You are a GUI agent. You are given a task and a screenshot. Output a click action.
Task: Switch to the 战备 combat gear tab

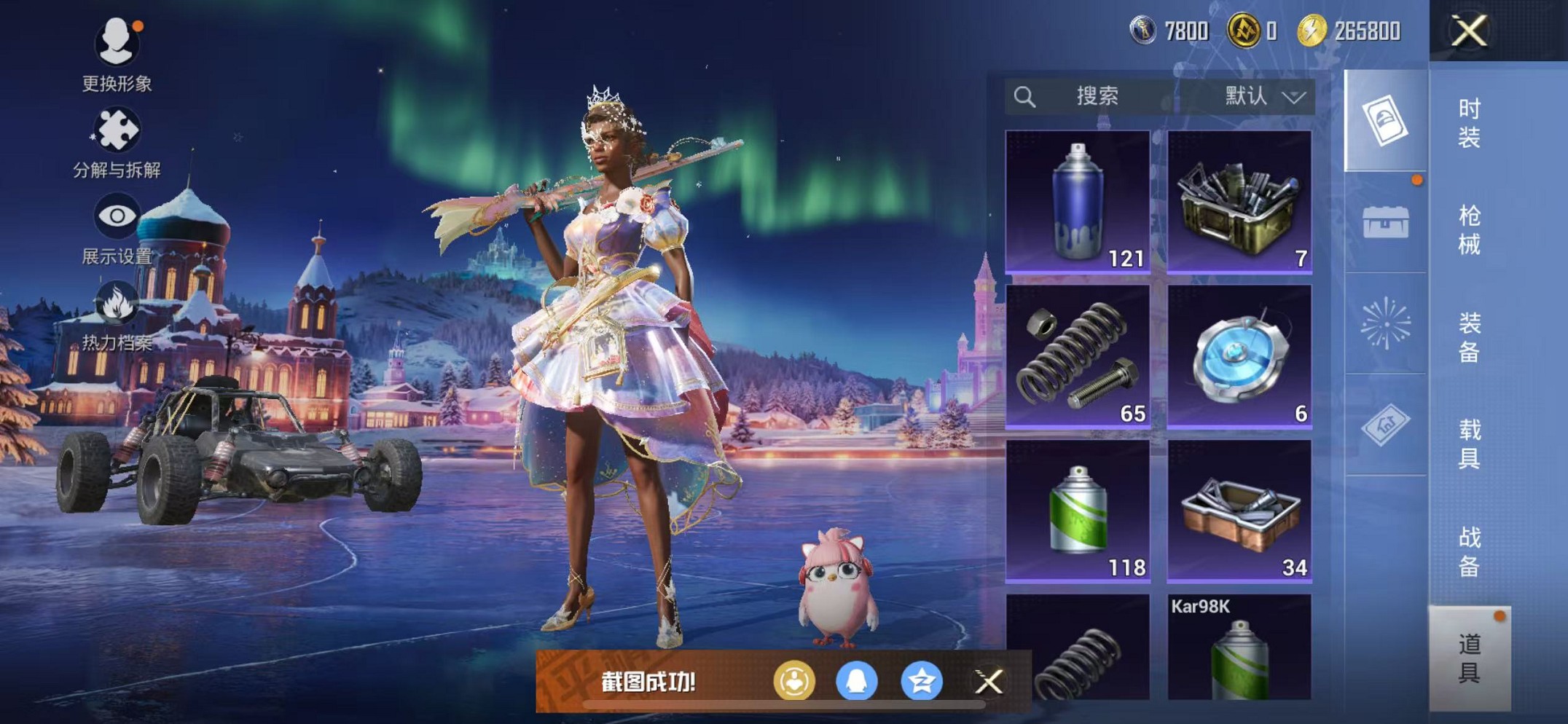coord(1469,551)
